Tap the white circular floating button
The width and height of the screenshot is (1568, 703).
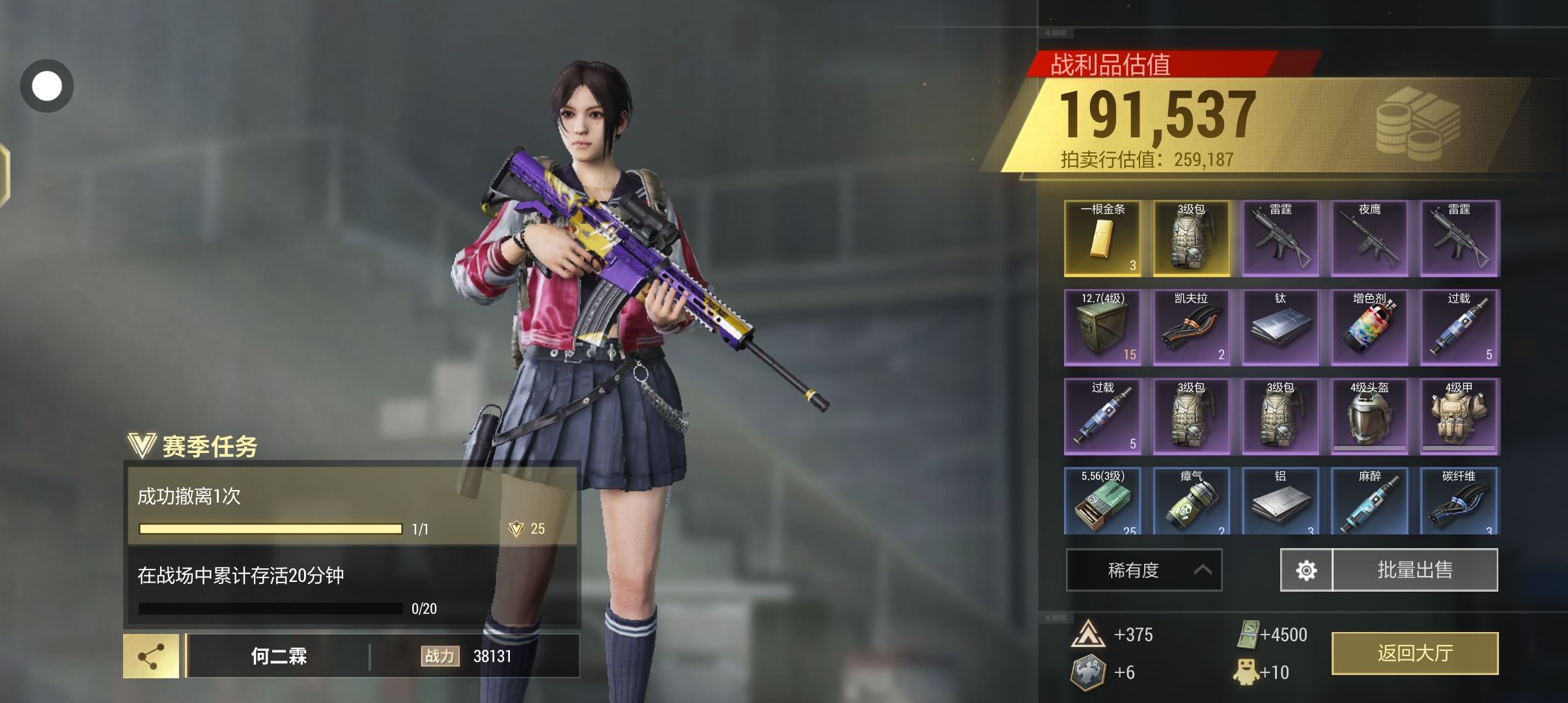point(47,86)
